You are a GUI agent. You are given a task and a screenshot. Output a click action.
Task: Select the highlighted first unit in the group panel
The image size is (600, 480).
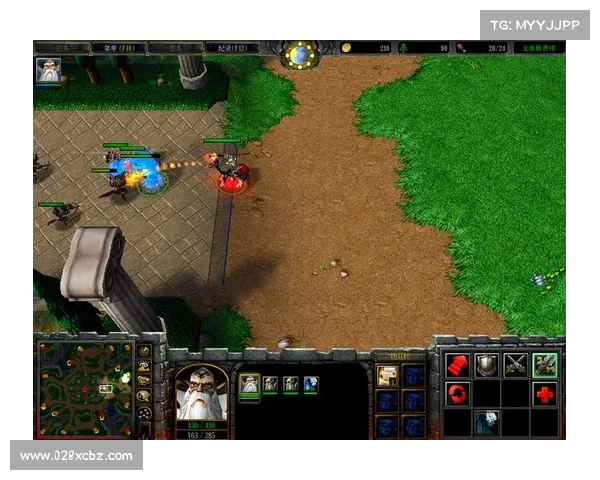249,384
